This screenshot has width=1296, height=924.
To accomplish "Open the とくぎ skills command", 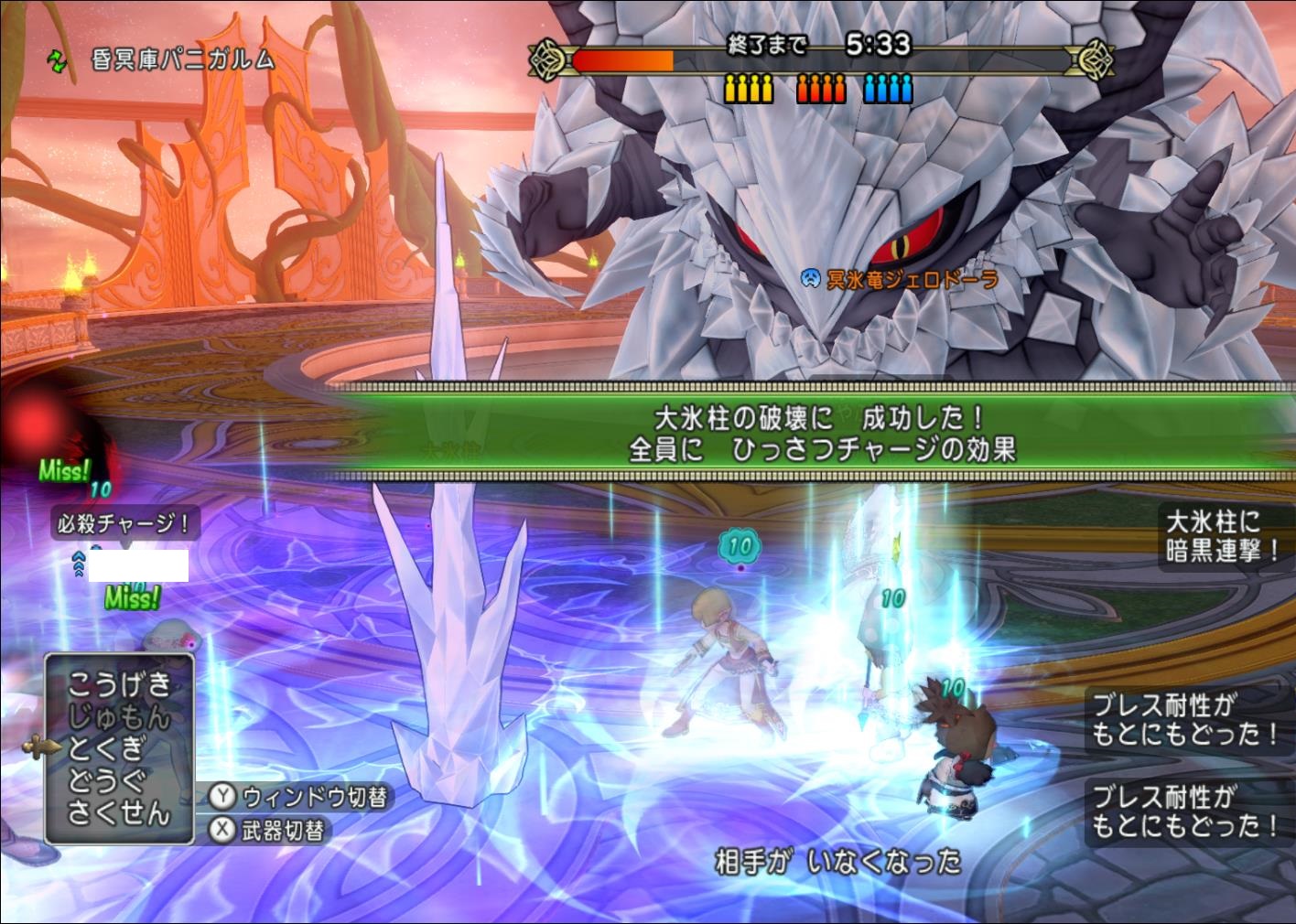I will 106,748.
